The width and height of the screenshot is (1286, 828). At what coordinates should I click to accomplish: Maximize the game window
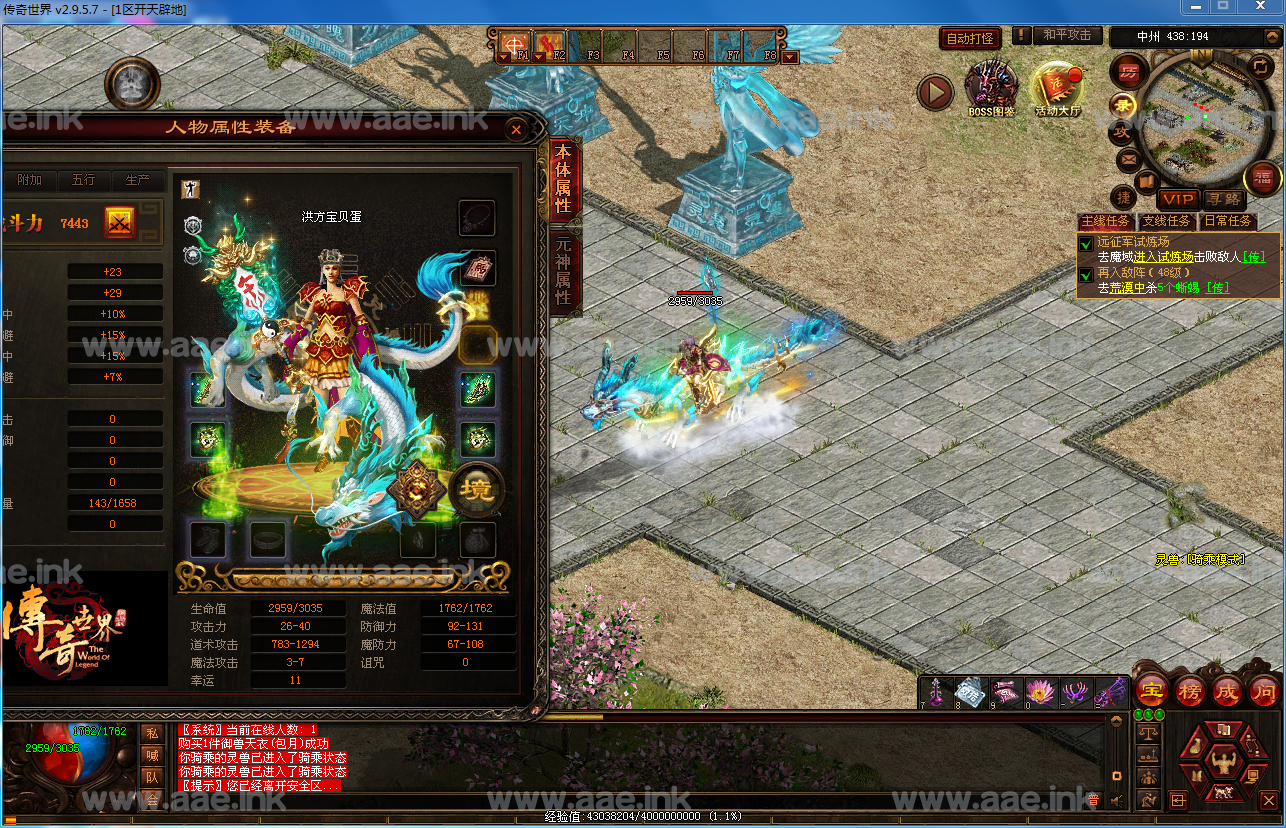click(x=1222, y=7)
